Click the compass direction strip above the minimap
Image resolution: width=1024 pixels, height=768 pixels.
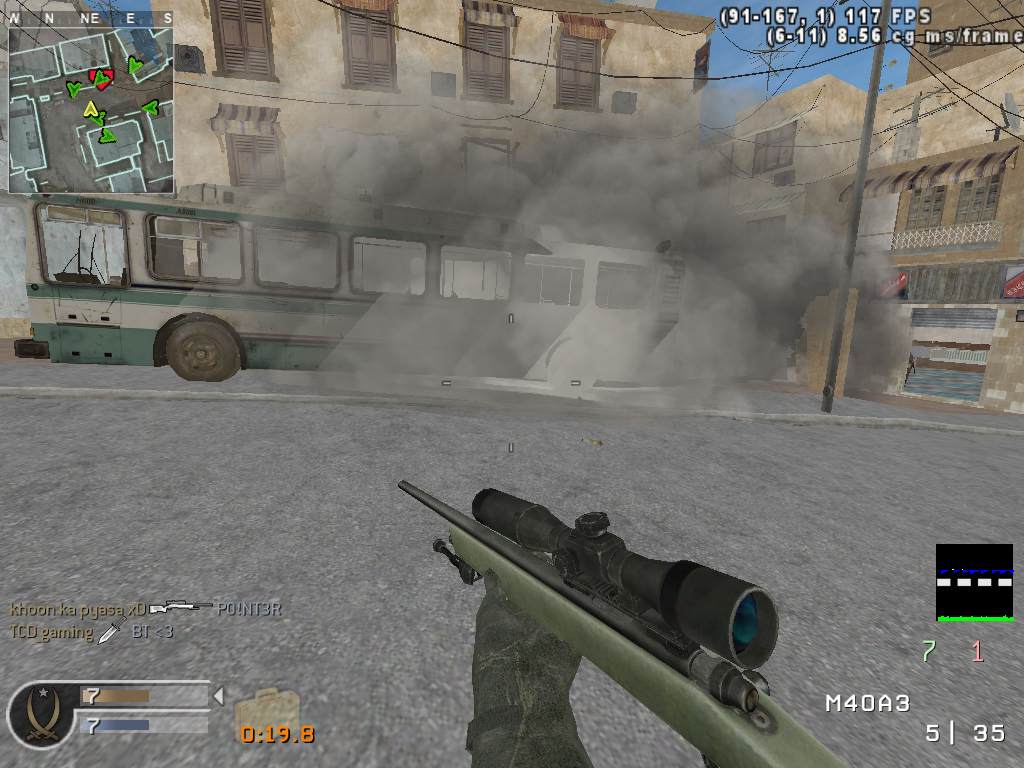click(x=91, y=18)
